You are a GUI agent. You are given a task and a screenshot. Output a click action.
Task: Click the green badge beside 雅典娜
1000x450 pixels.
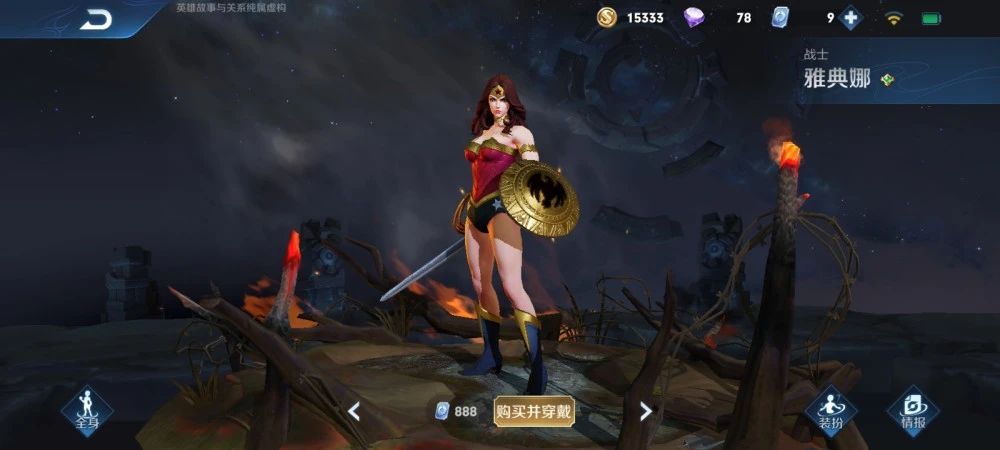pyautogui.click(x=887, y=80)
